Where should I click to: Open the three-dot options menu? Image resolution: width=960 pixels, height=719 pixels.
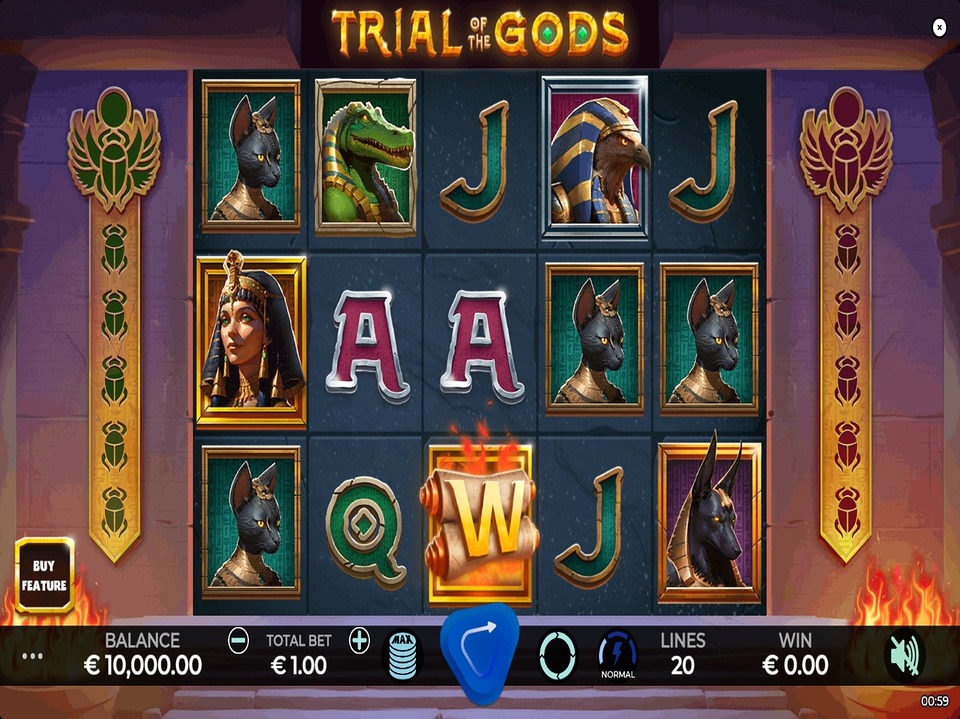coord(33,657)
